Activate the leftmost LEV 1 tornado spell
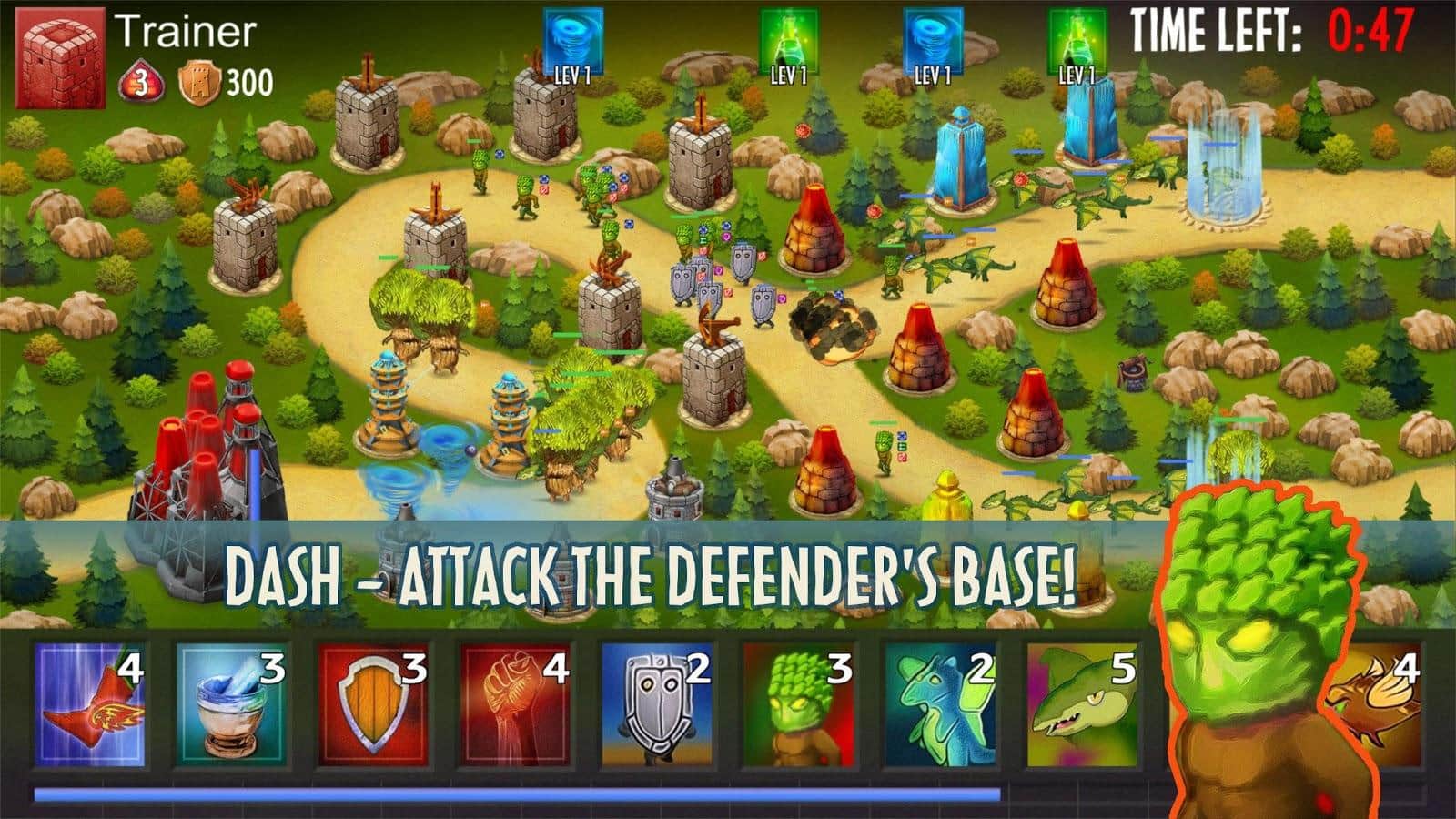Image resolution: width=1456 pixels, height=819 pixels. 573,38
